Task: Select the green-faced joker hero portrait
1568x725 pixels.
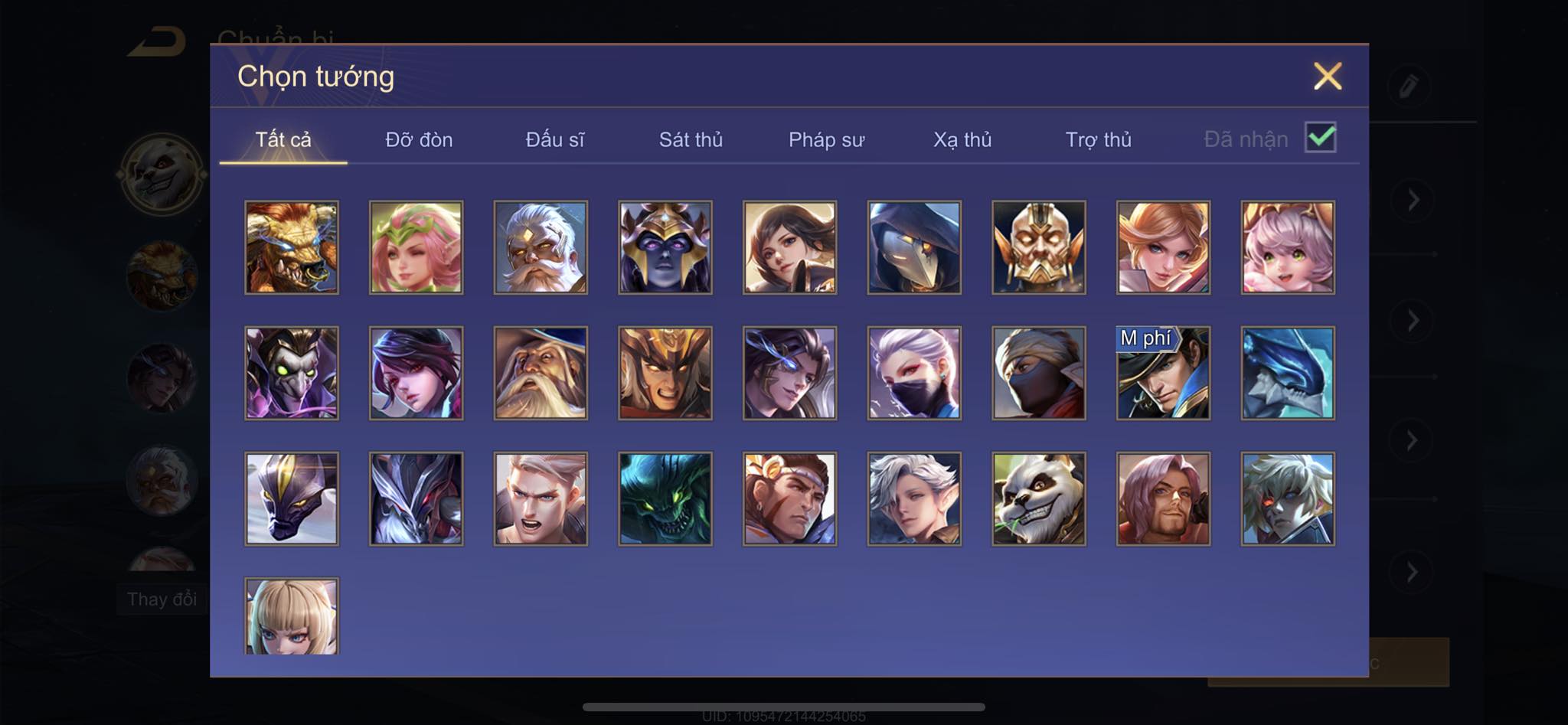Action: [x=292, y=373]
